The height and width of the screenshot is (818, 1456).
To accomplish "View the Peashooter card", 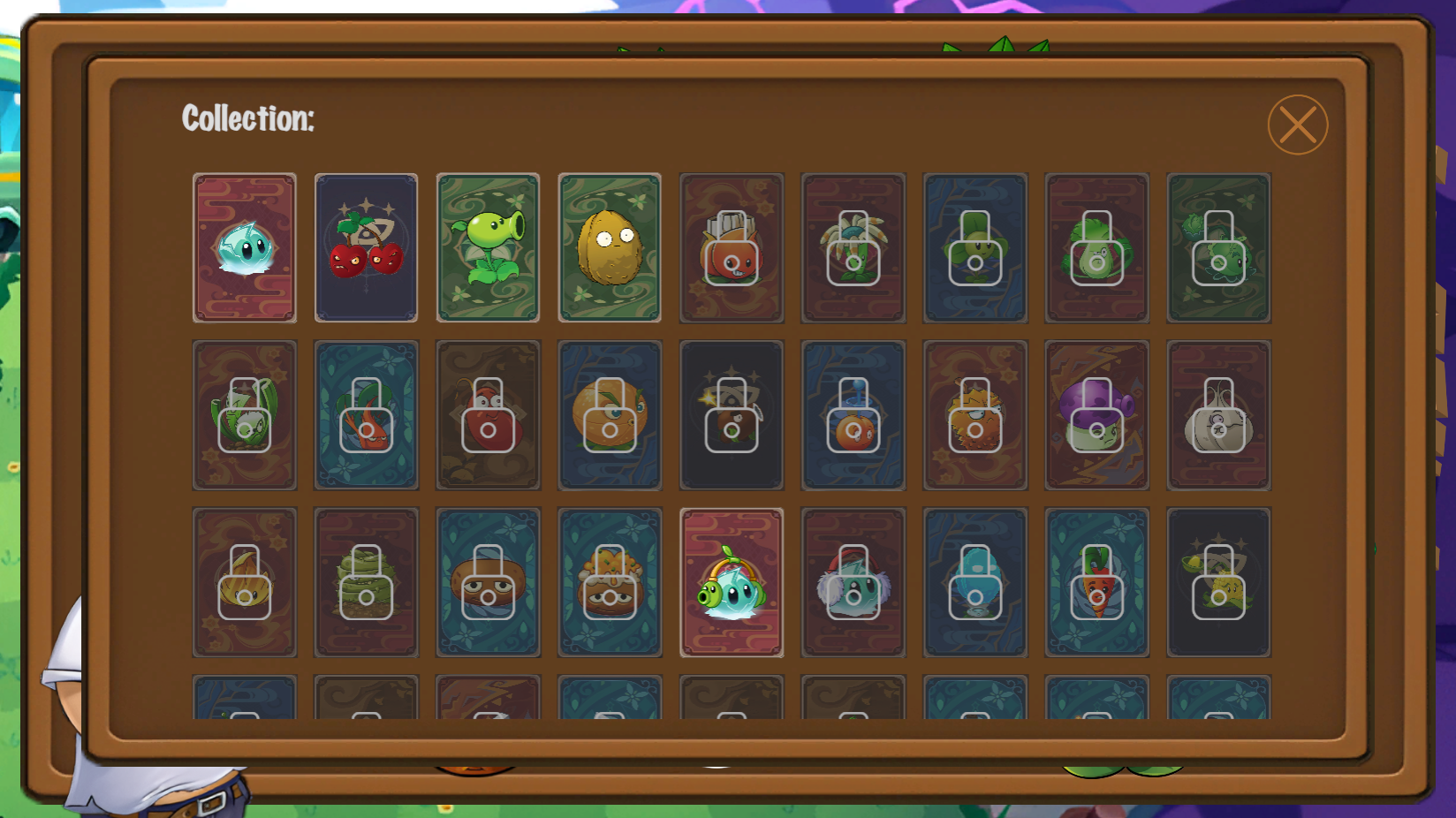I will [x=489, y=248].
